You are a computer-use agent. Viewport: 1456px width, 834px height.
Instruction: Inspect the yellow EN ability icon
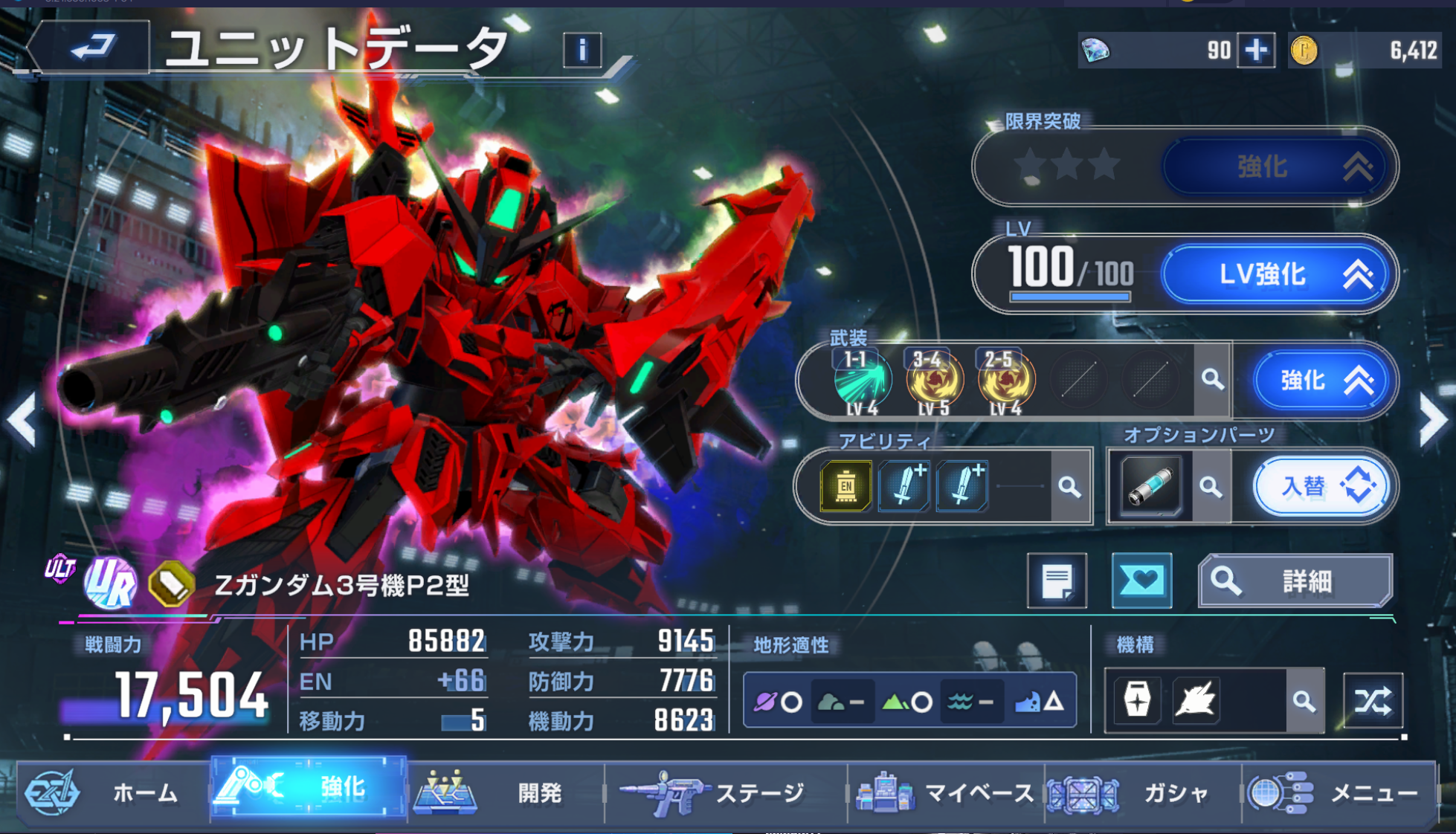(845, 487)
